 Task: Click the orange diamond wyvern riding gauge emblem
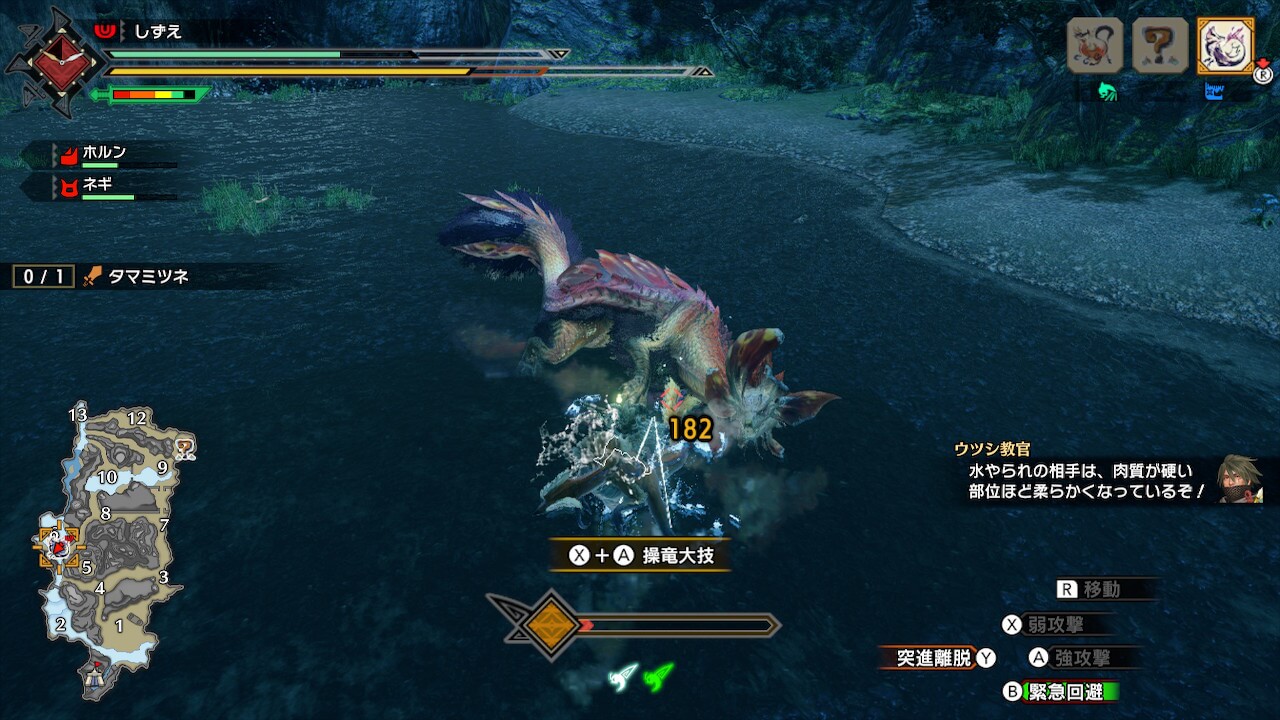552,626
